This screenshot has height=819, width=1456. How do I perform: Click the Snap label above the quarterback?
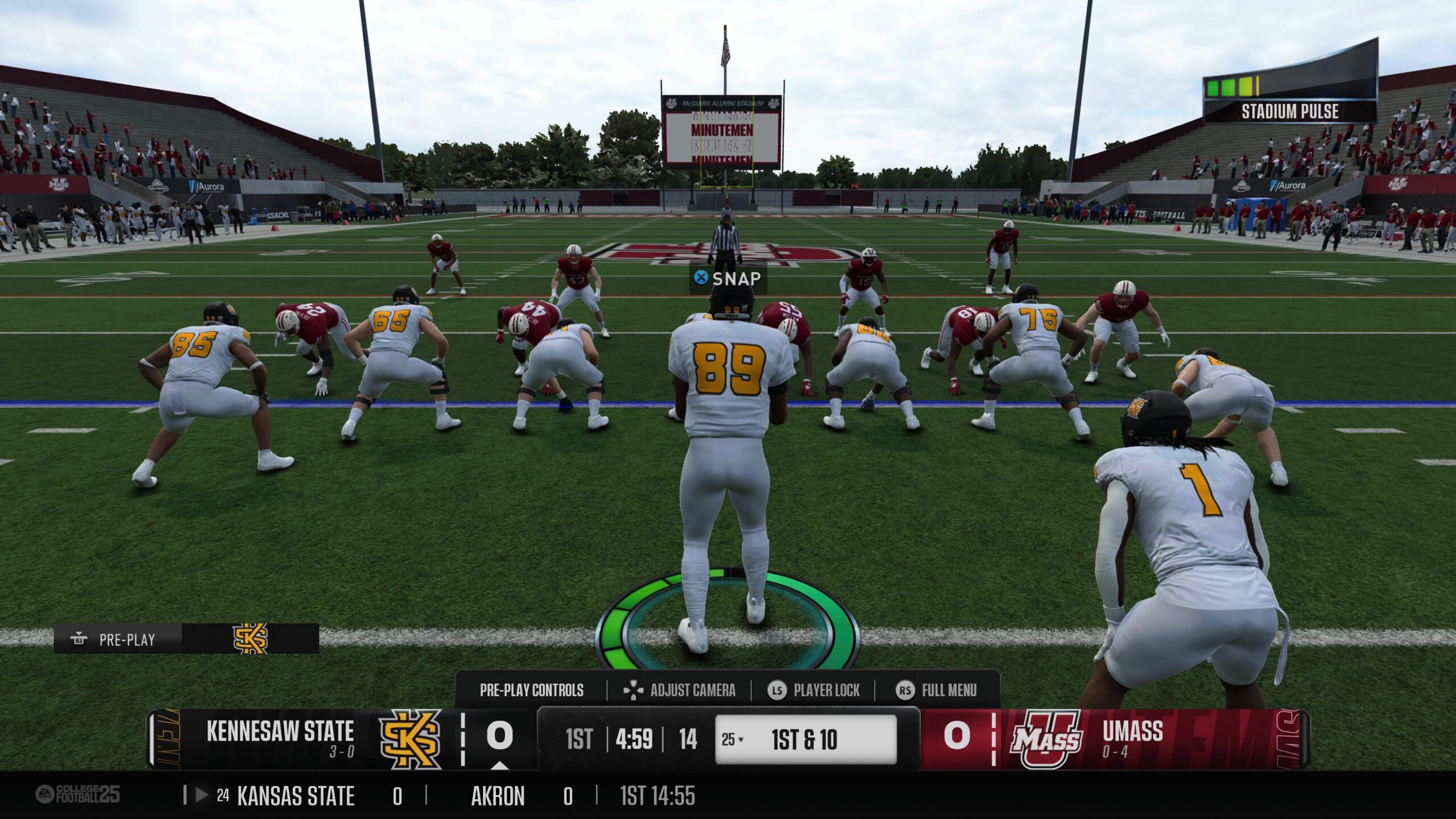tap(727, 279)
